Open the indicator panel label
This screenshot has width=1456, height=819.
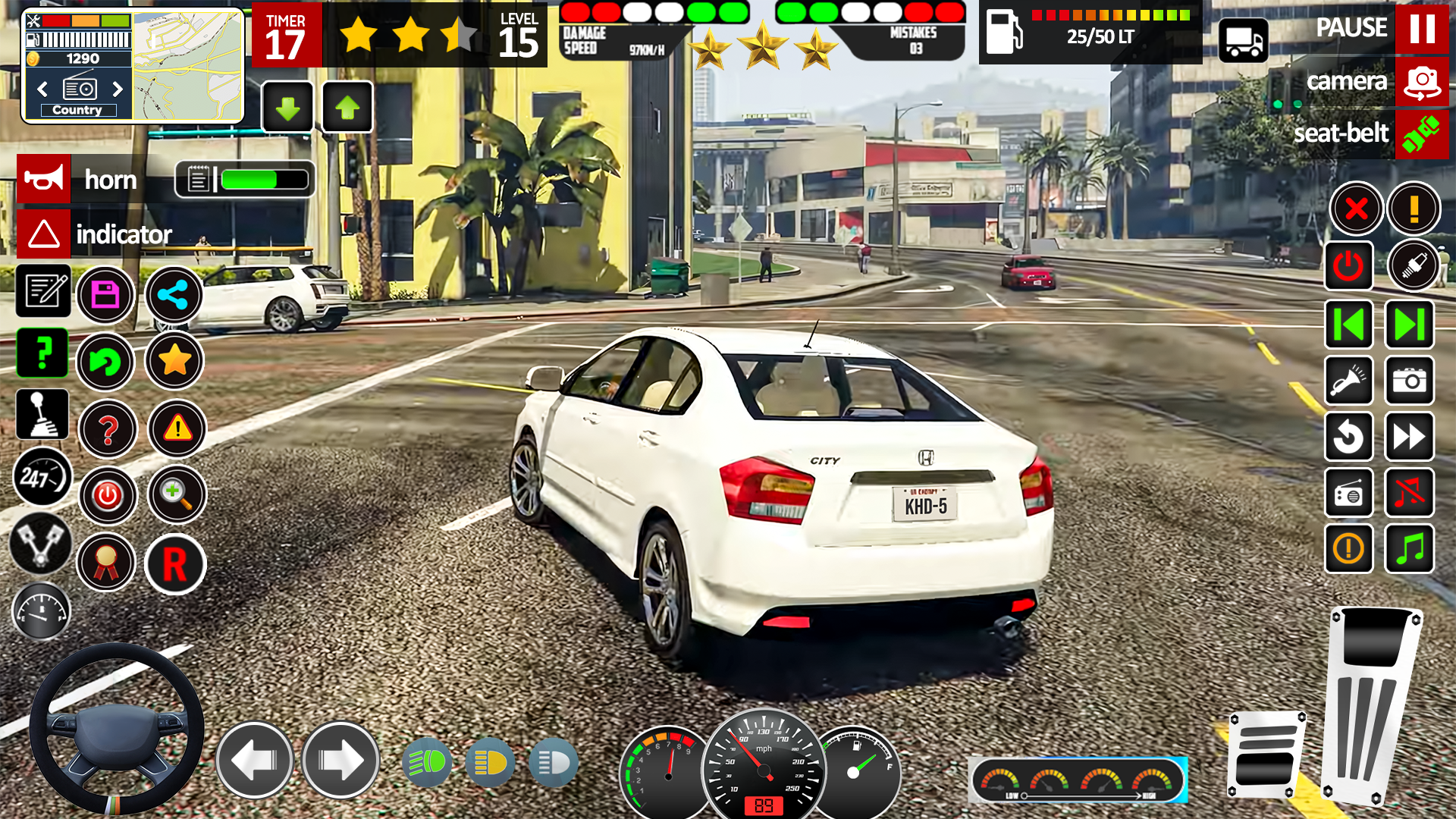pos(124,235)
